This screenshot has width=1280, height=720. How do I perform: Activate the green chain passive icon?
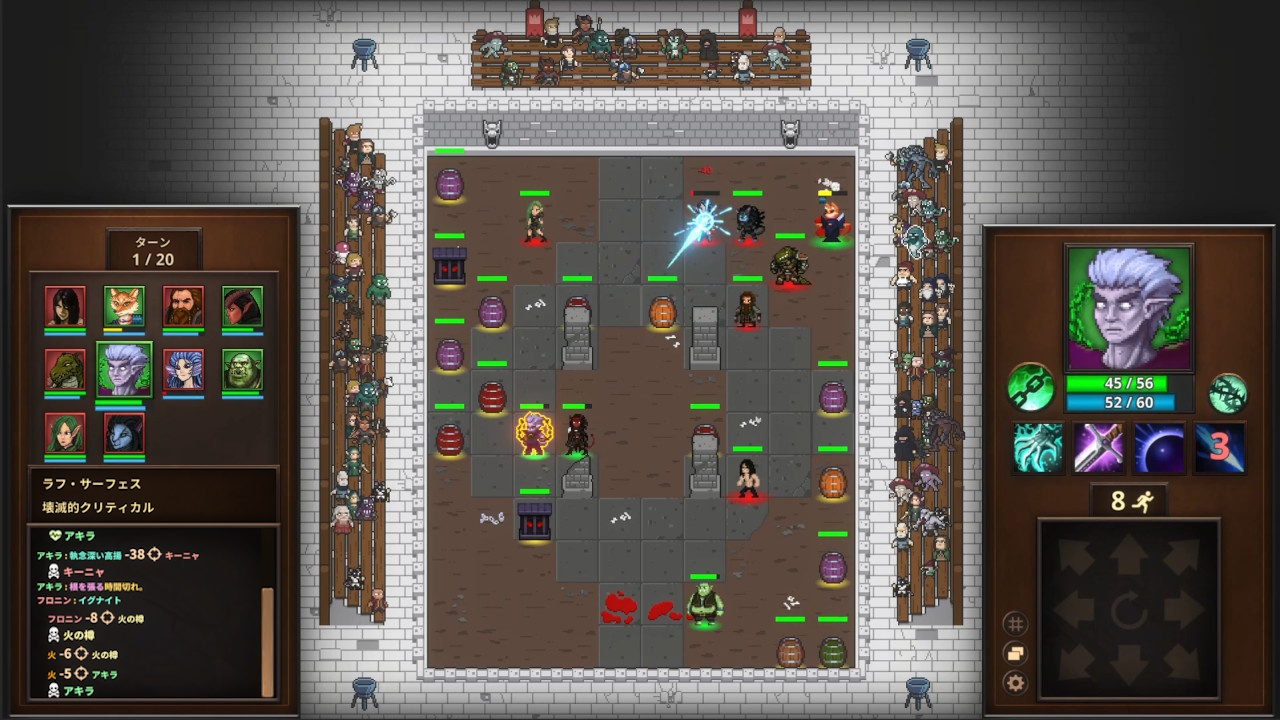coord(1030,387)
